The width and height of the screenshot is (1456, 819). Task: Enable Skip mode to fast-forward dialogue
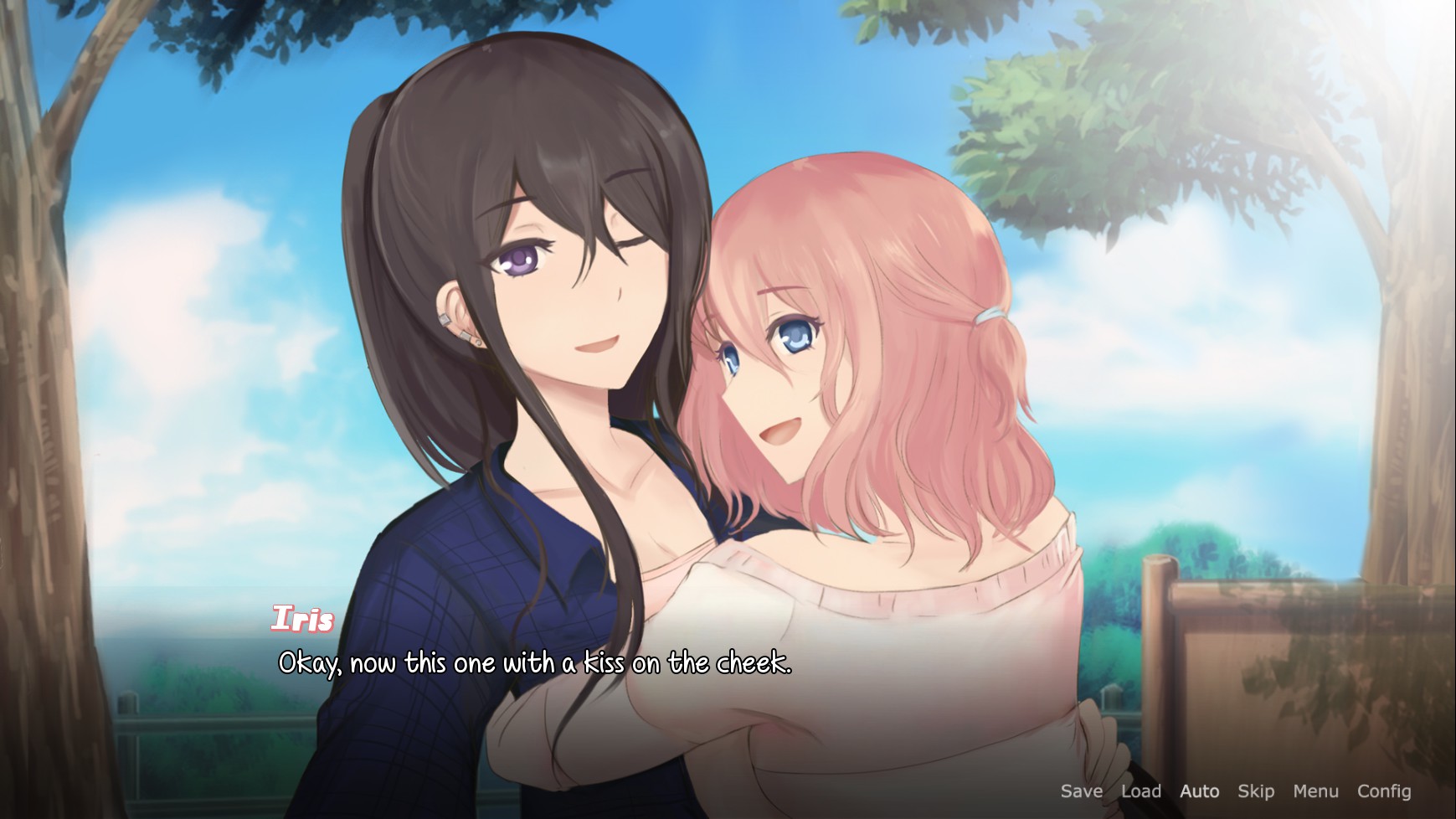point(1256,791)
